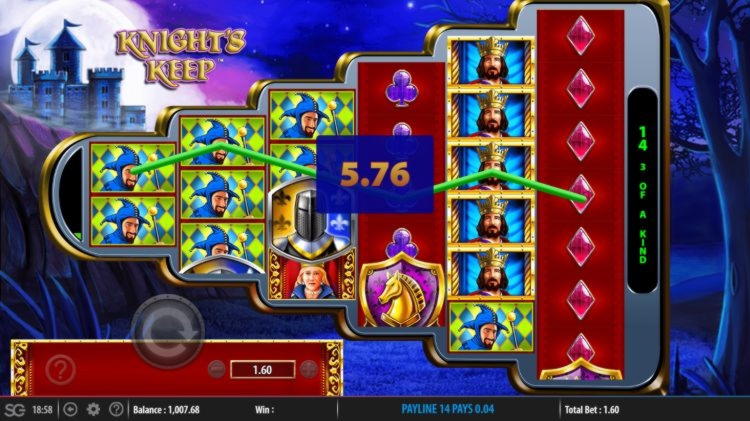Select the 1.60 bet amount field
750x421 pixels.
click(x=261, y=369)
